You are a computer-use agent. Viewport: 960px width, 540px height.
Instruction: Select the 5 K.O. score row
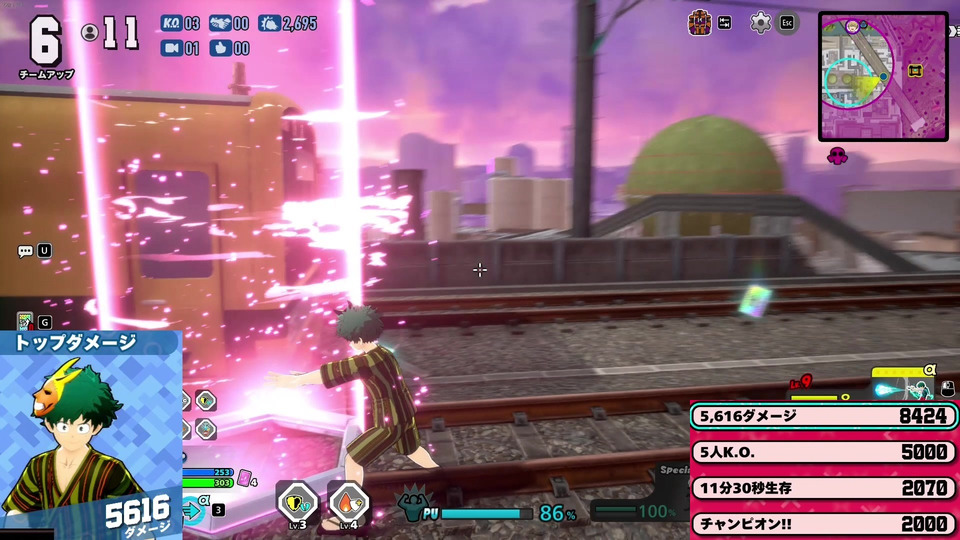[x=823, y=452]
